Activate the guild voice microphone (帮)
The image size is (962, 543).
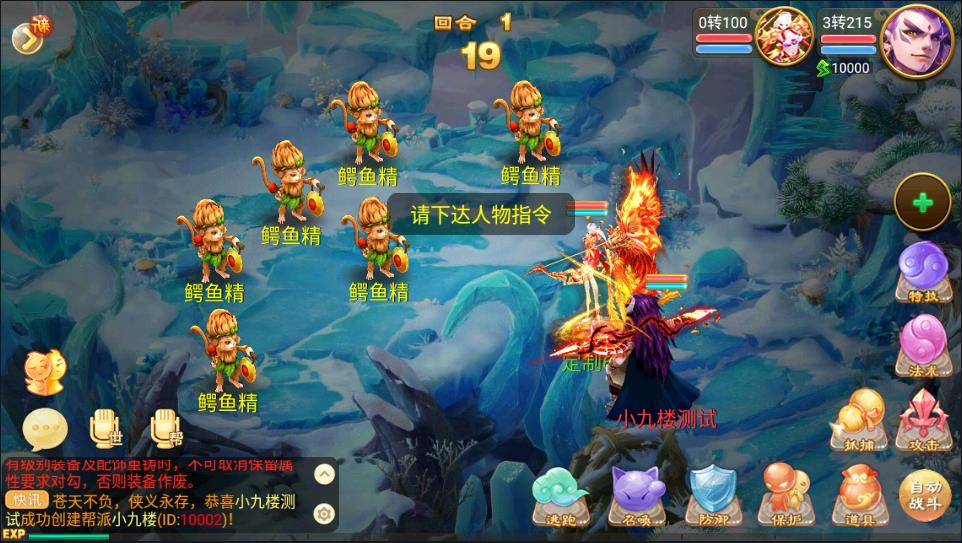166,428
